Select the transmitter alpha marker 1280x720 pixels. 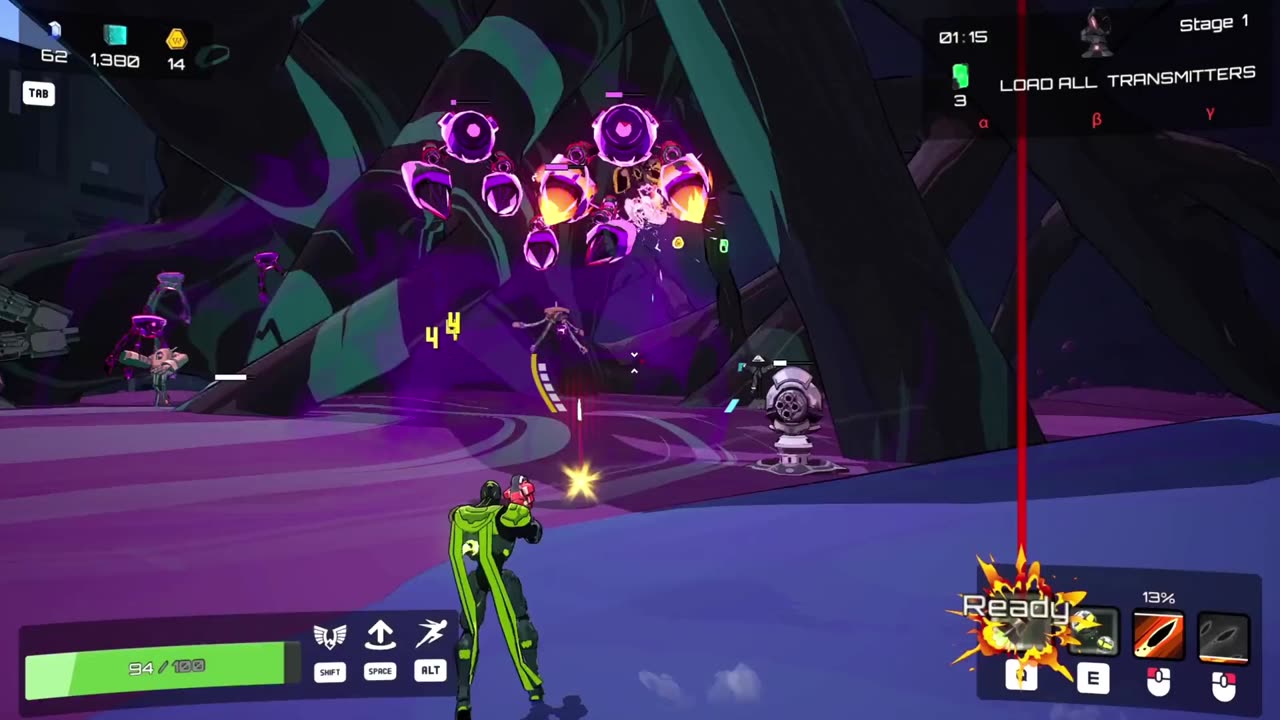tap(984, 123)
